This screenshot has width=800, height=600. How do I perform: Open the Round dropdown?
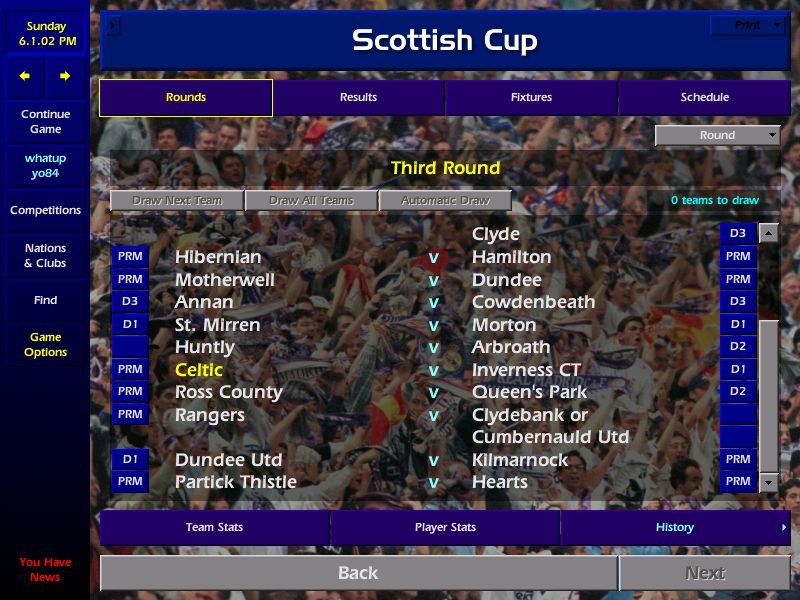click(x=718, y=135)
